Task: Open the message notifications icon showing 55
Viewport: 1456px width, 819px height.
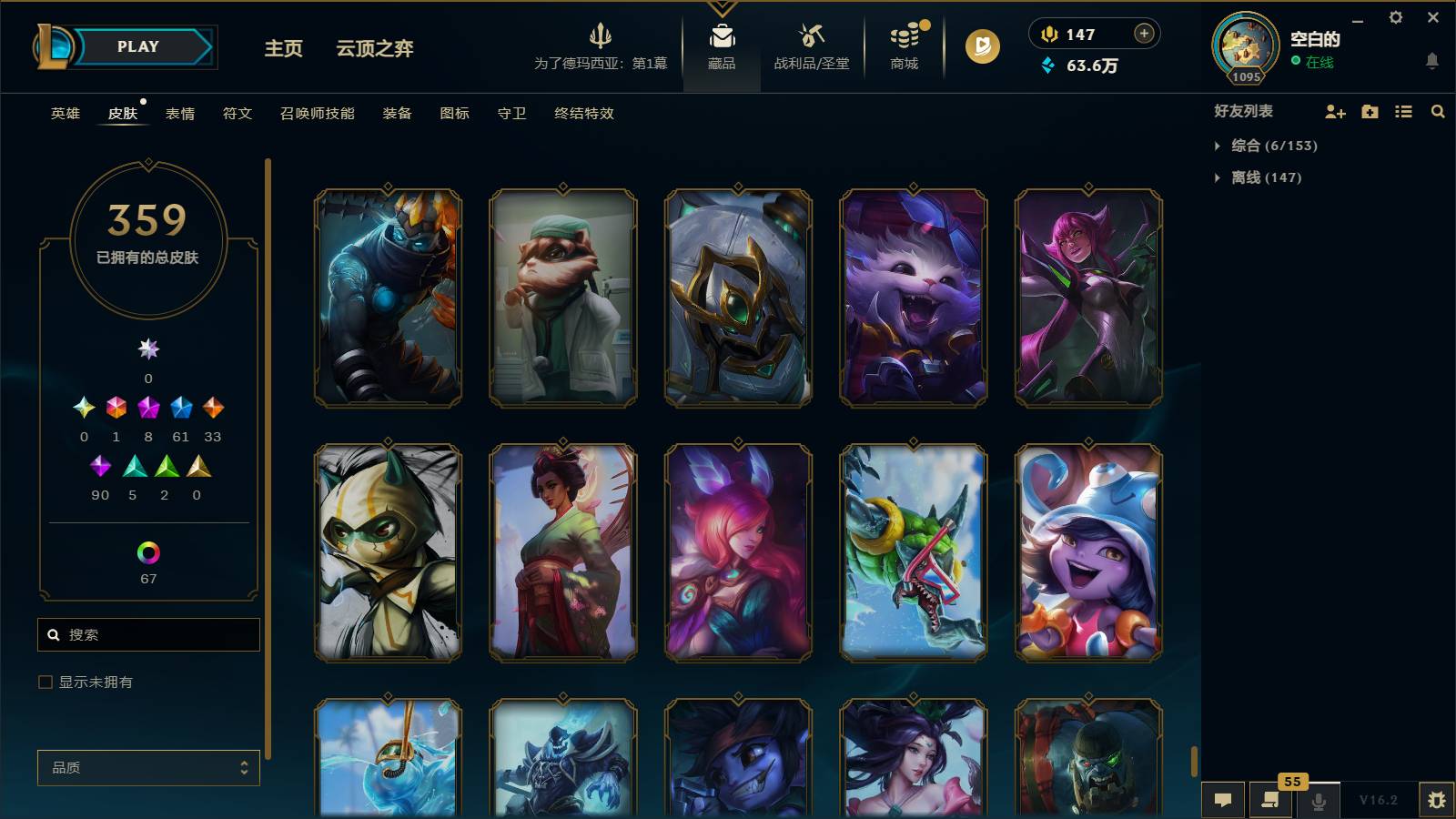Action: [x=1271, y=800]
